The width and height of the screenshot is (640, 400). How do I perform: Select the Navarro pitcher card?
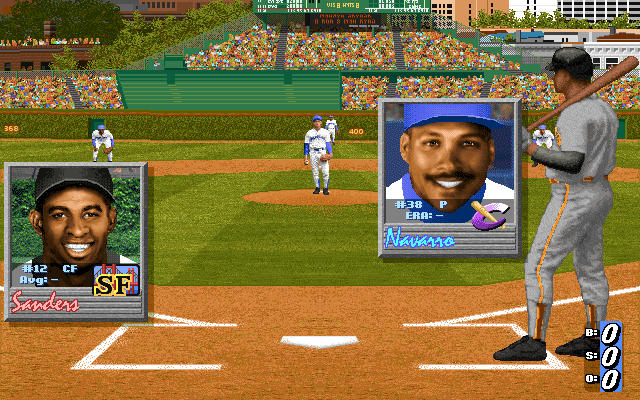point(448,178)
